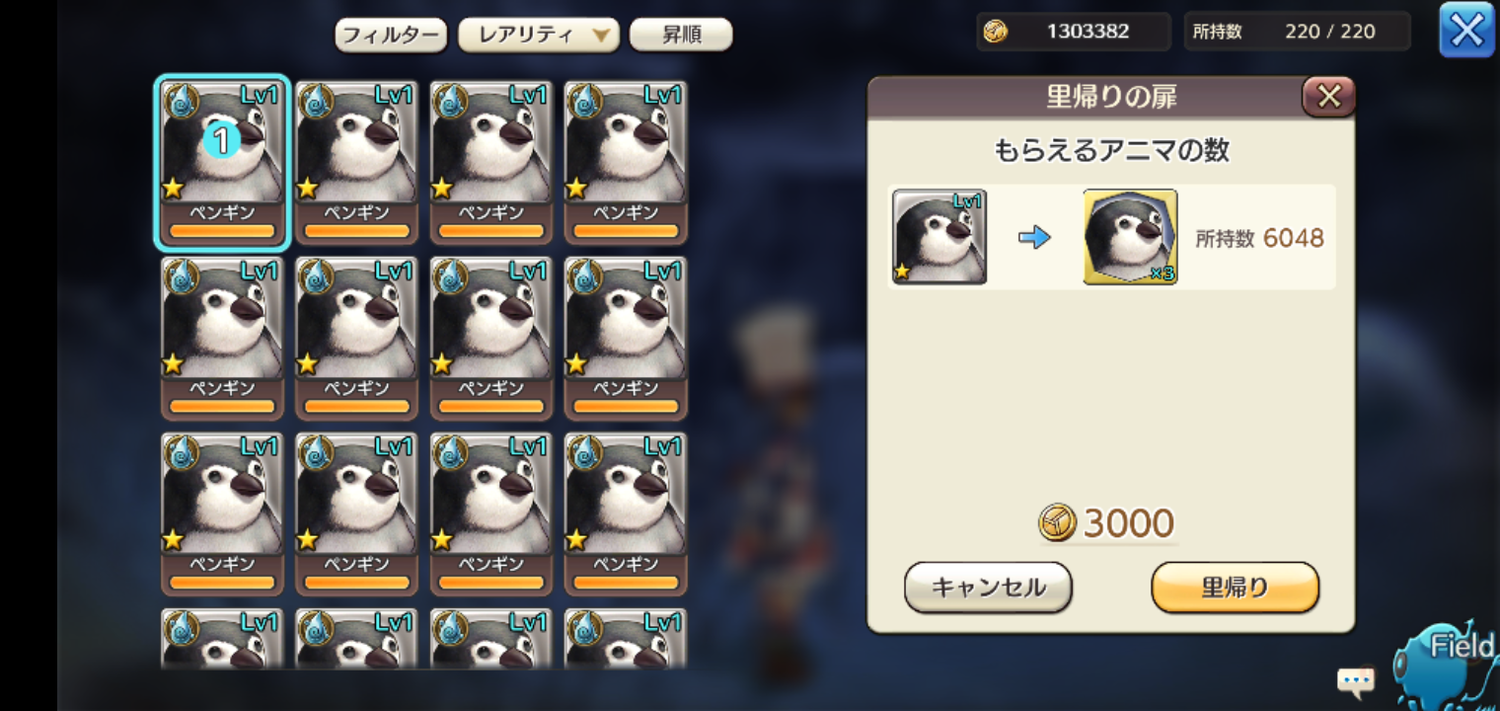Toggle the 昇順 ascending order button
Image resolution: width=1500 pixels, height=711 pixels.
point(681,35)
